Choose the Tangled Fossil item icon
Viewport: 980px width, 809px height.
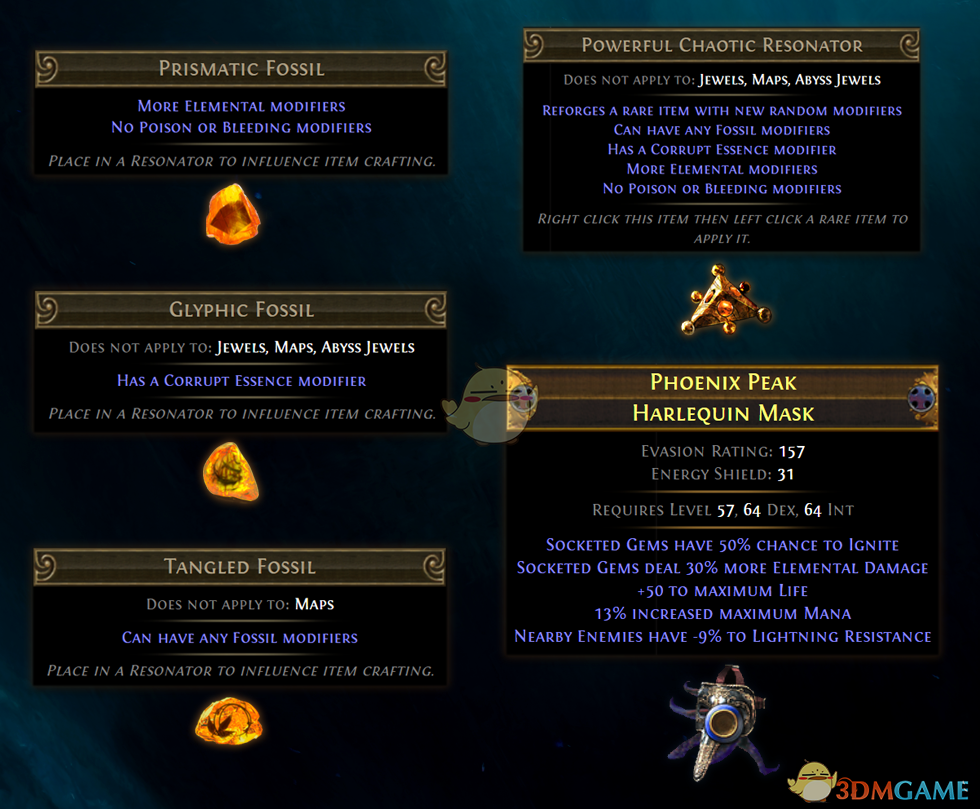coord(229,720)
